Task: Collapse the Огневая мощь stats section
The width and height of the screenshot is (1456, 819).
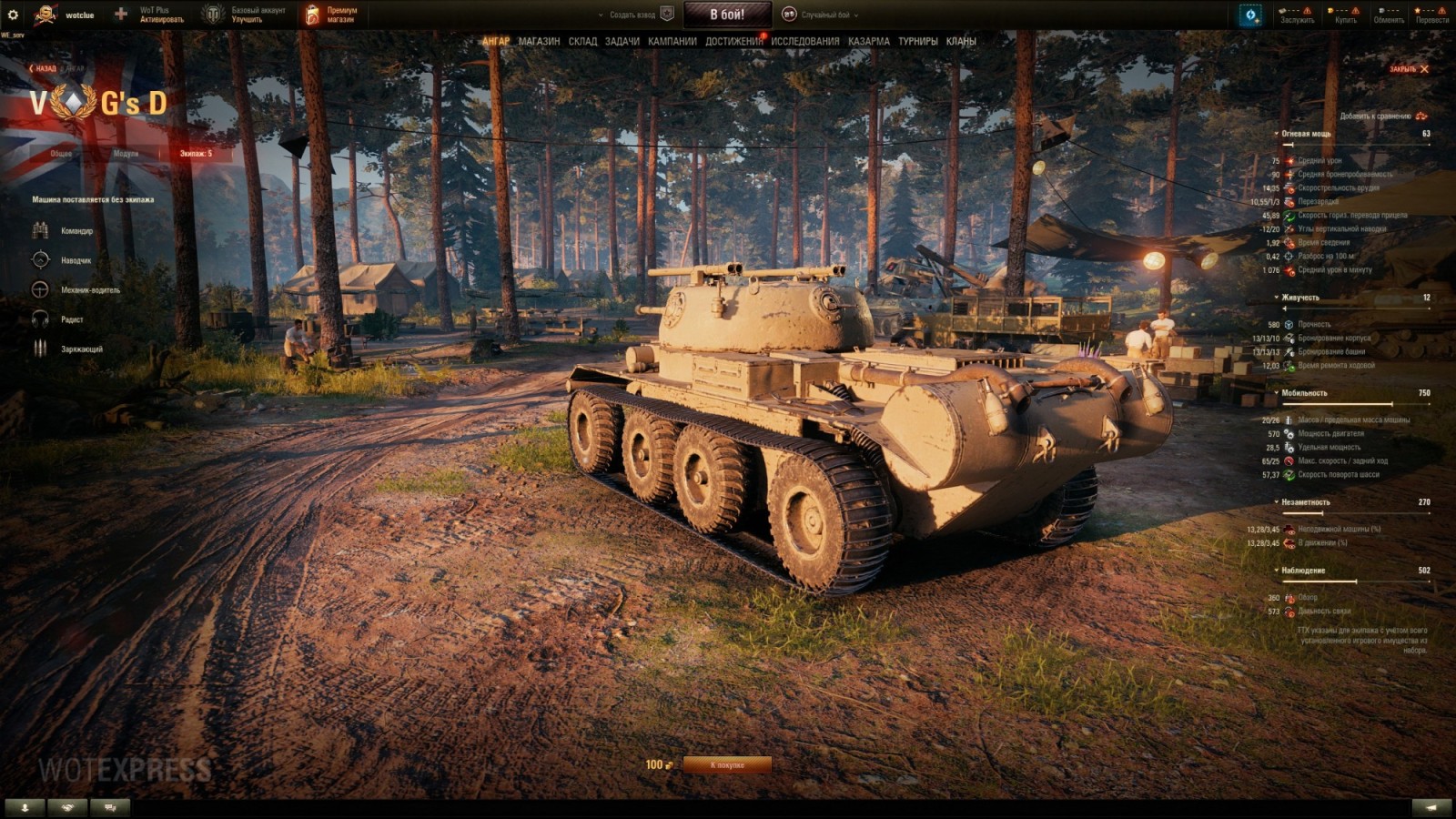Action: pos(1276,133)
